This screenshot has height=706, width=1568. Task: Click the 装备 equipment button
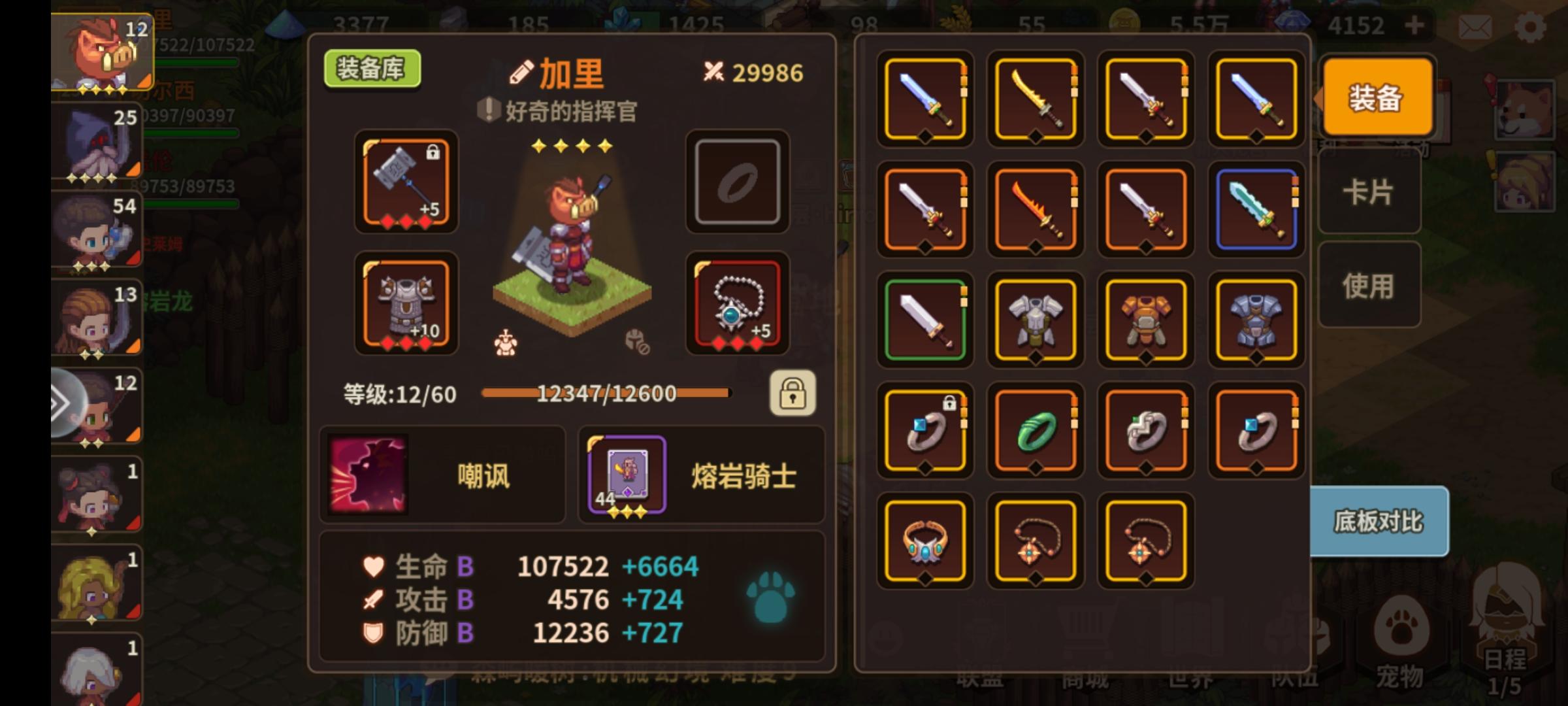[1377, 97]
